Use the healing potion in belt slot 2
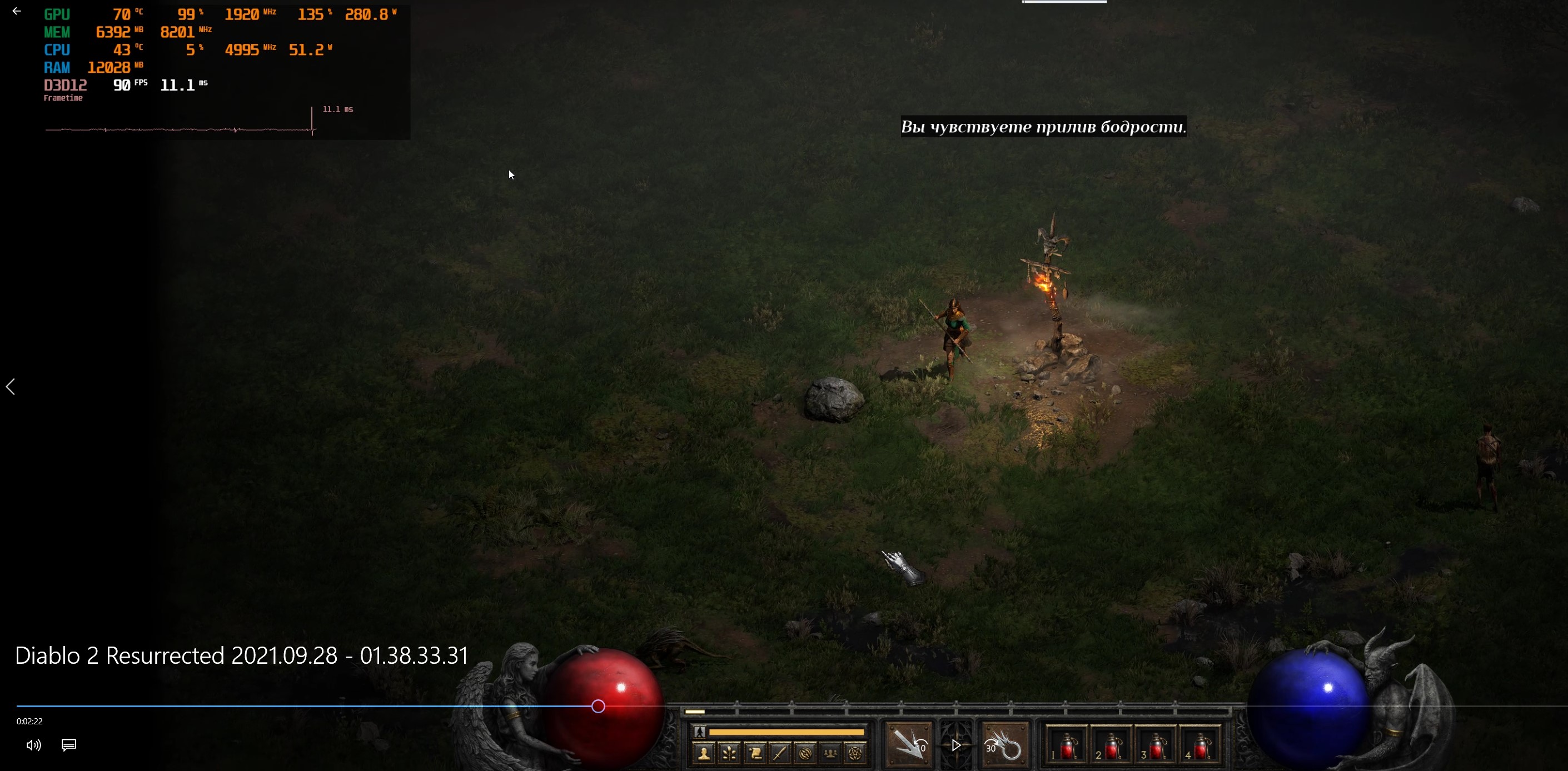 click(1111, 745)
